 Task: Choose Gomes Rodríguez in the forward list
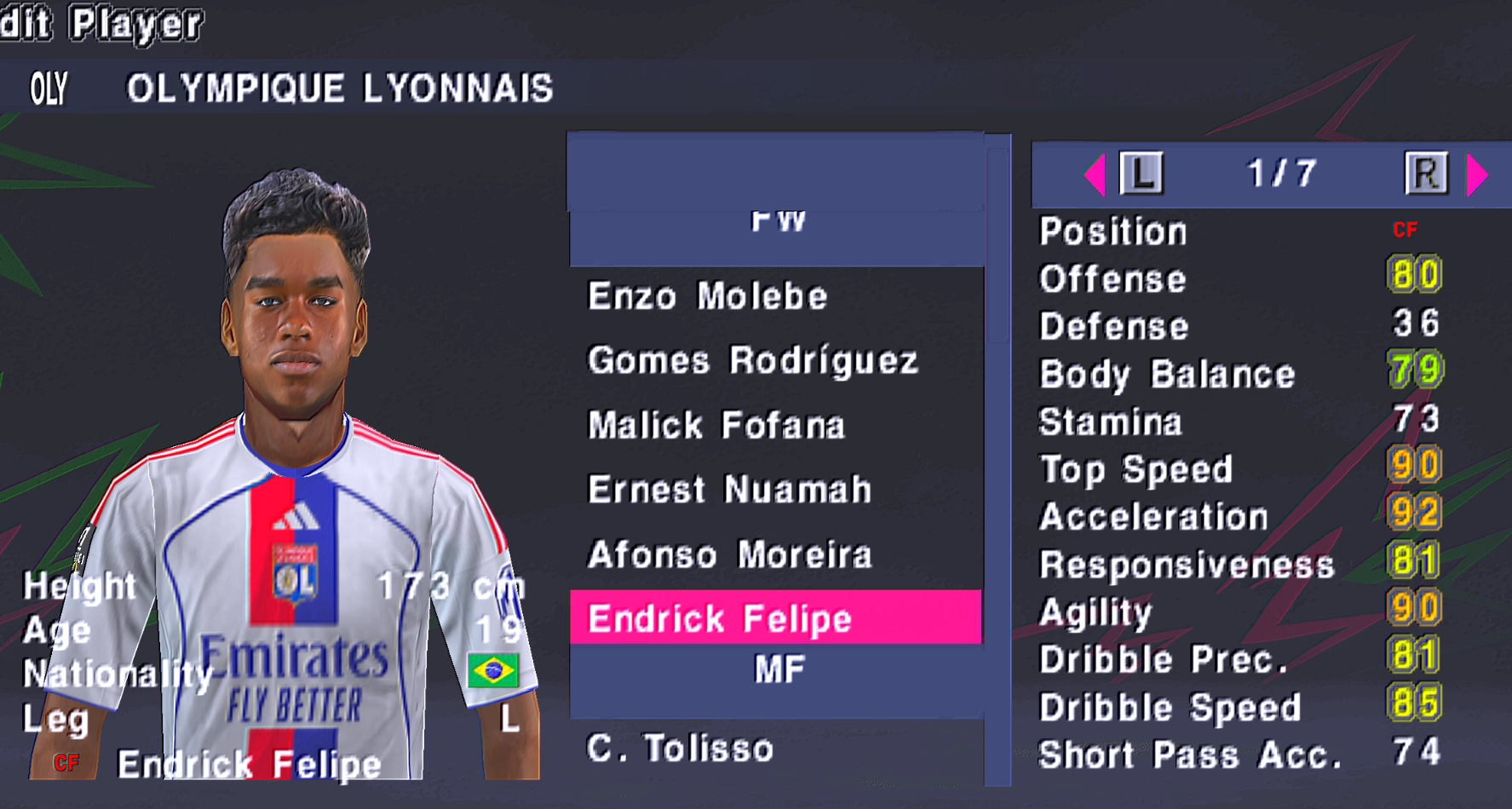pyautogui.click(x=753, y=360)
